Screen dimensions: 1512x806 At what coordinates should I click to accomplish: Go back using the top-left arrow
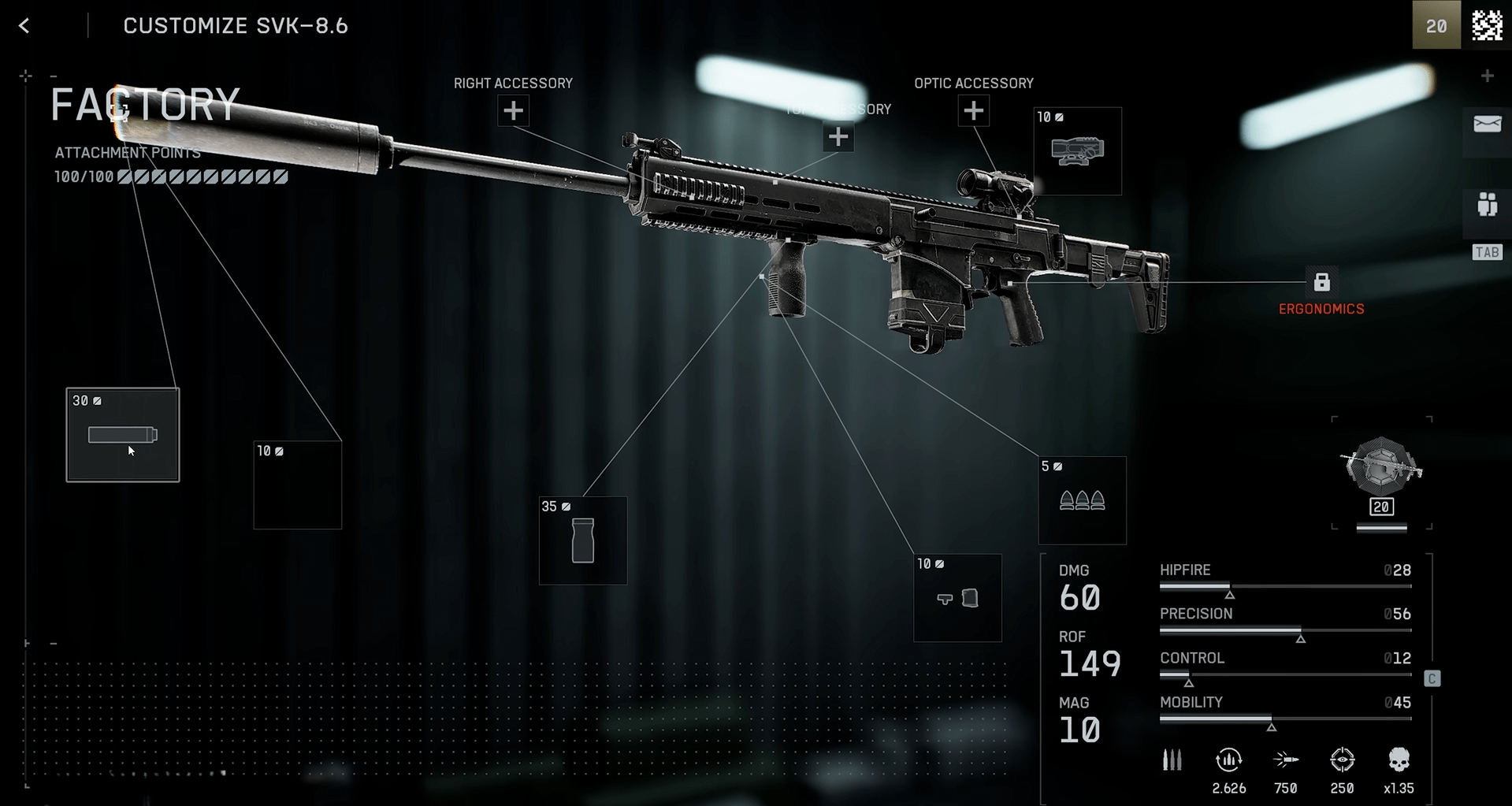(24, 26)
